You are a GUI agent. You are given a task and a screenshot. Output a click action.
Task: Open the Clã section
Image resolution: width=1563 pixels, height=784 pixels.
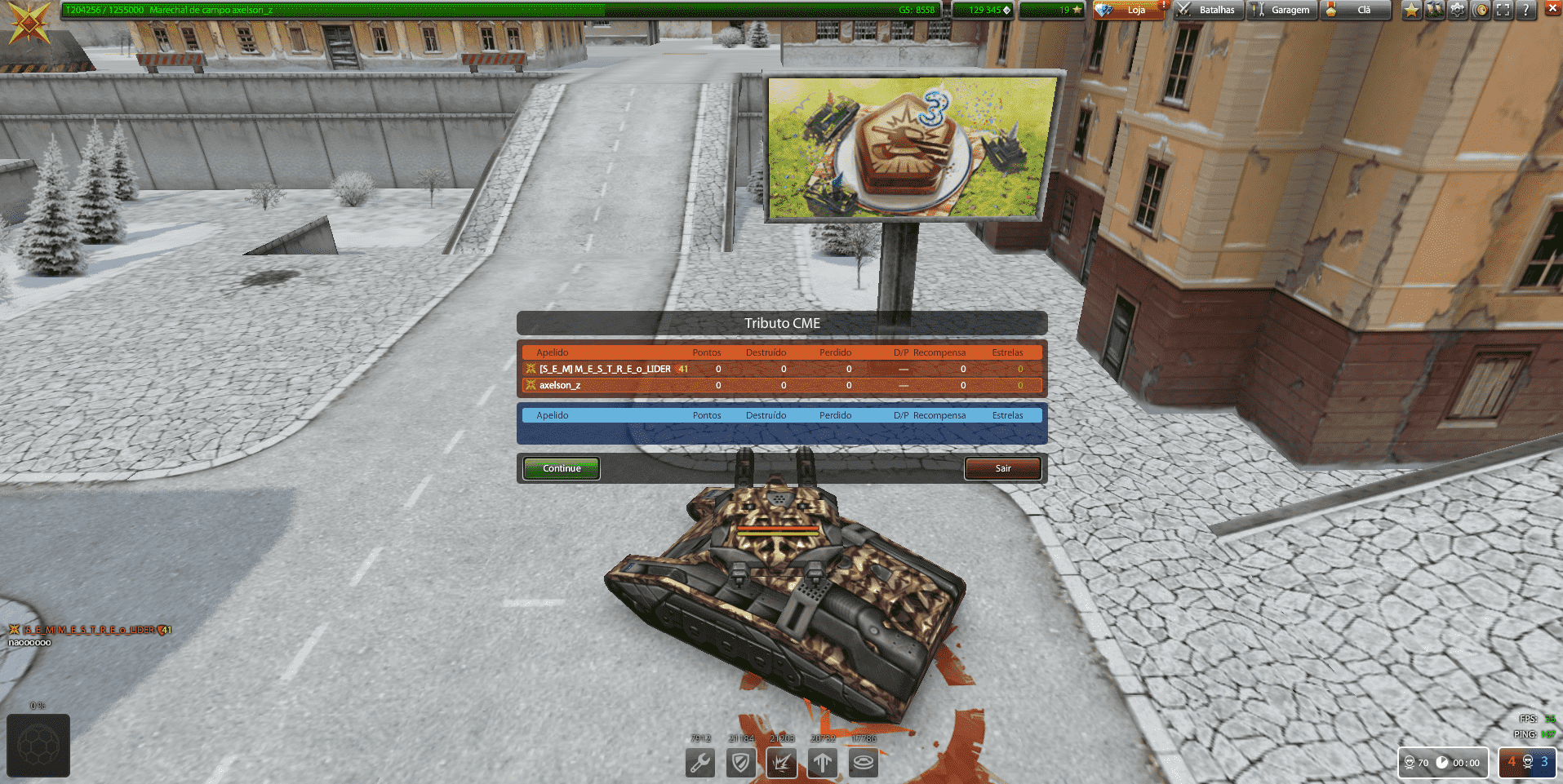coord(1356,11)
